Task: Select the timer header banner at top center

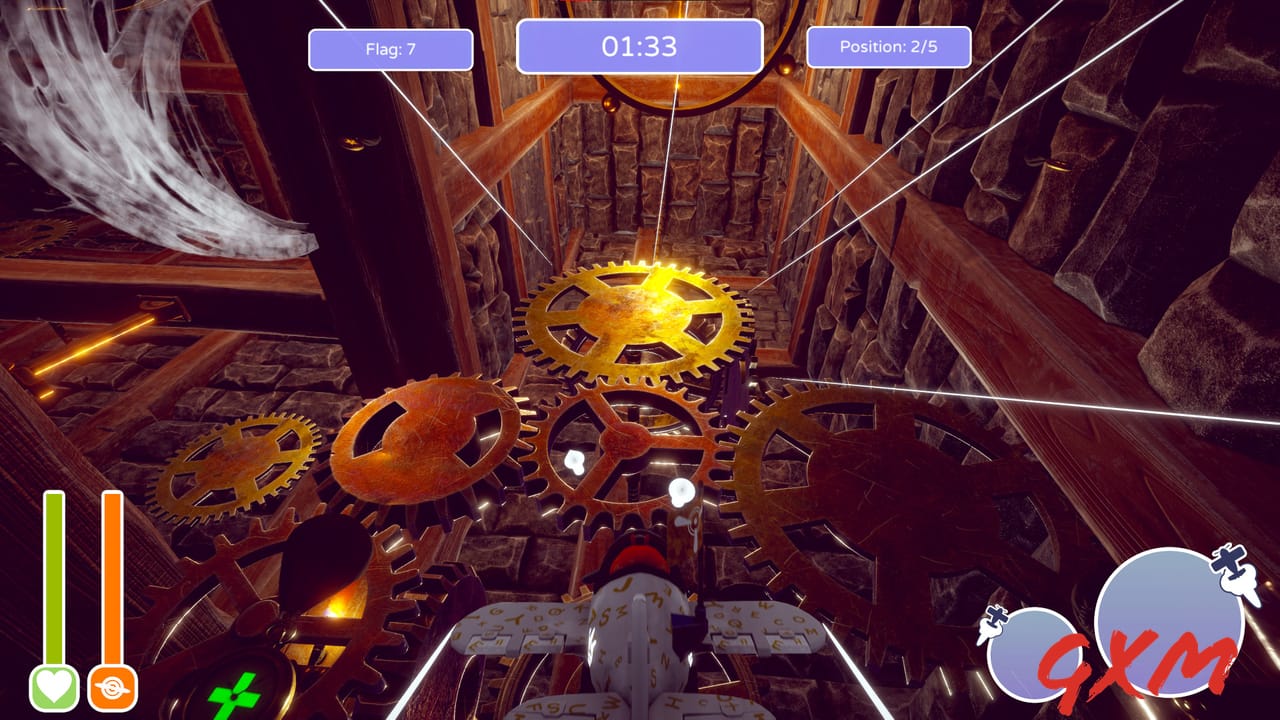Action: tap(640, 45)
